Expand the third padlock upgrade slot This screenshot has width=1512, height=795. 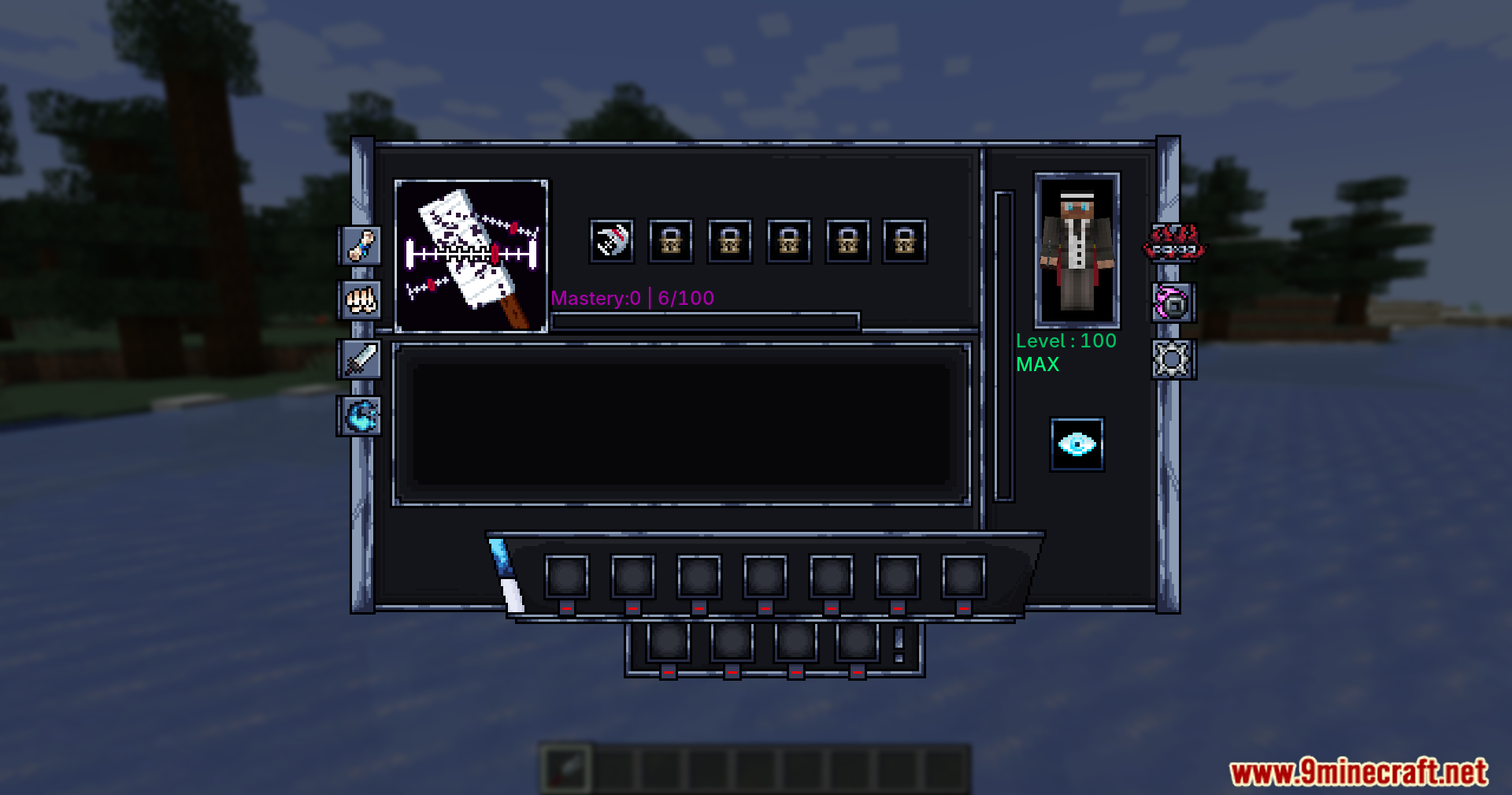(788, 240)
